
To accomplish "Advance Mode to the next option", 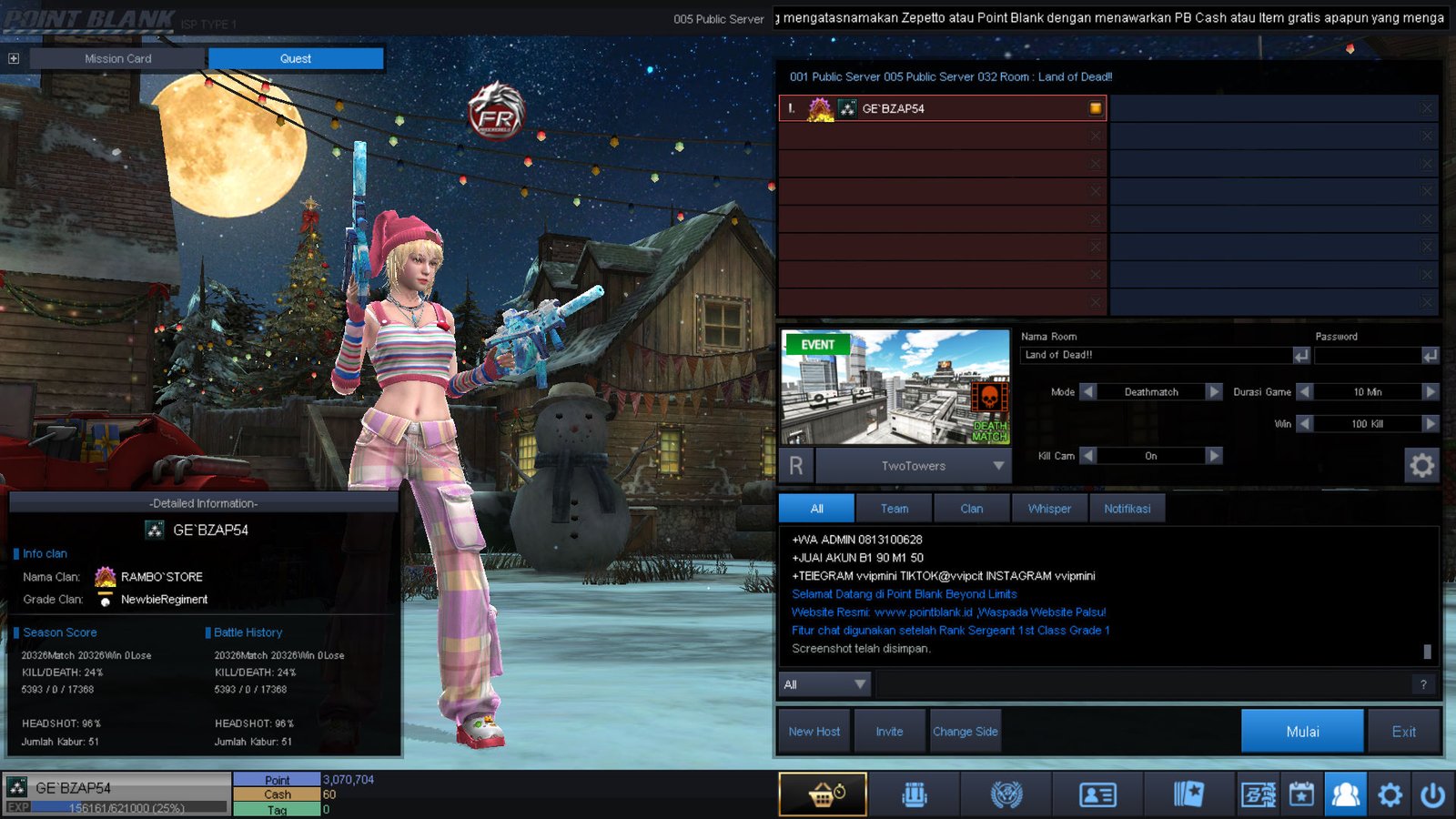I will coord(1214,392).
